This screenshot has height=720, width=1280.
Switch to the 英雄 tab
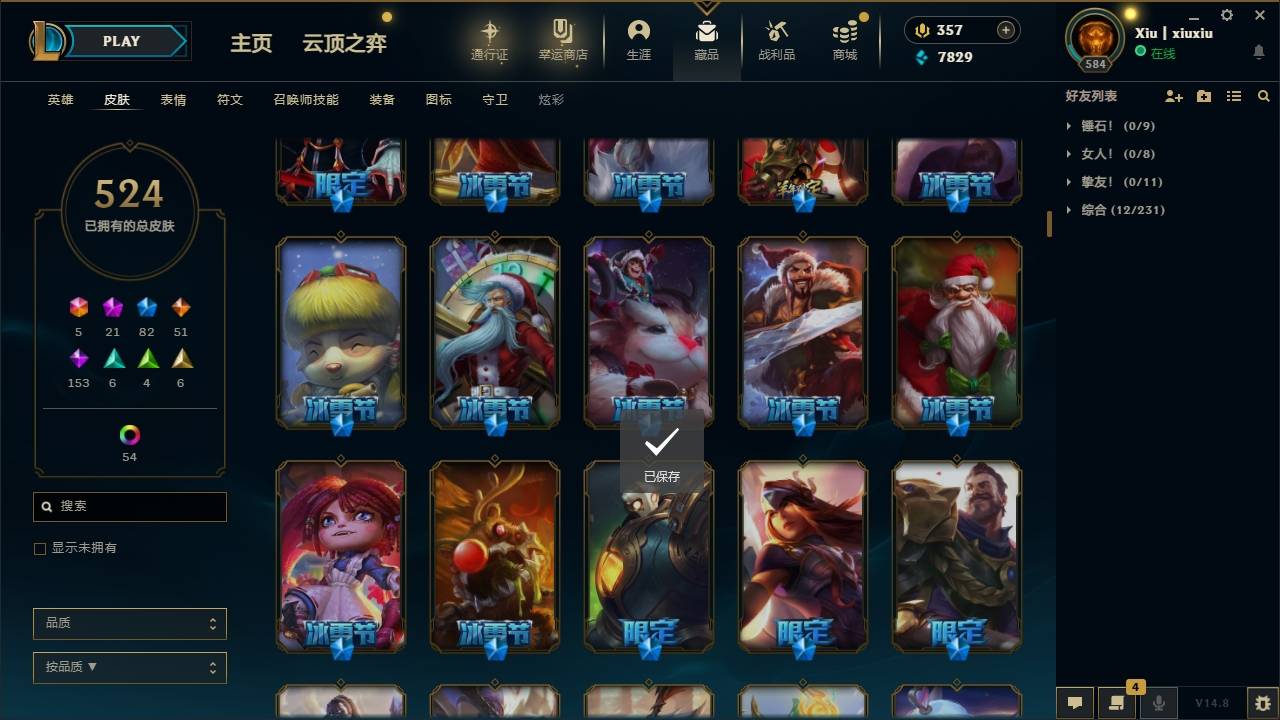coord(59,99)
